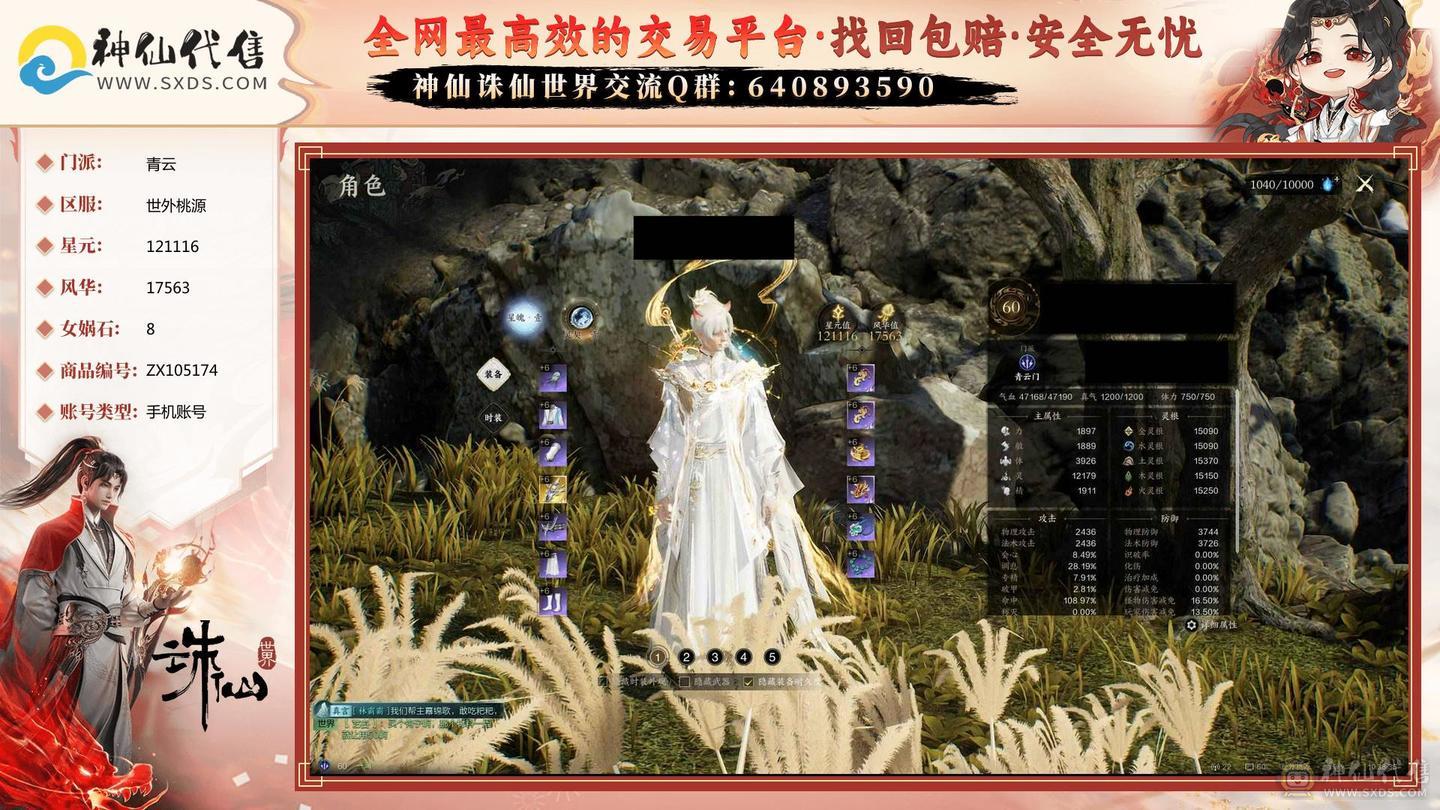
Task: Click the top food item icon in right column
Action: coord(861,376)
